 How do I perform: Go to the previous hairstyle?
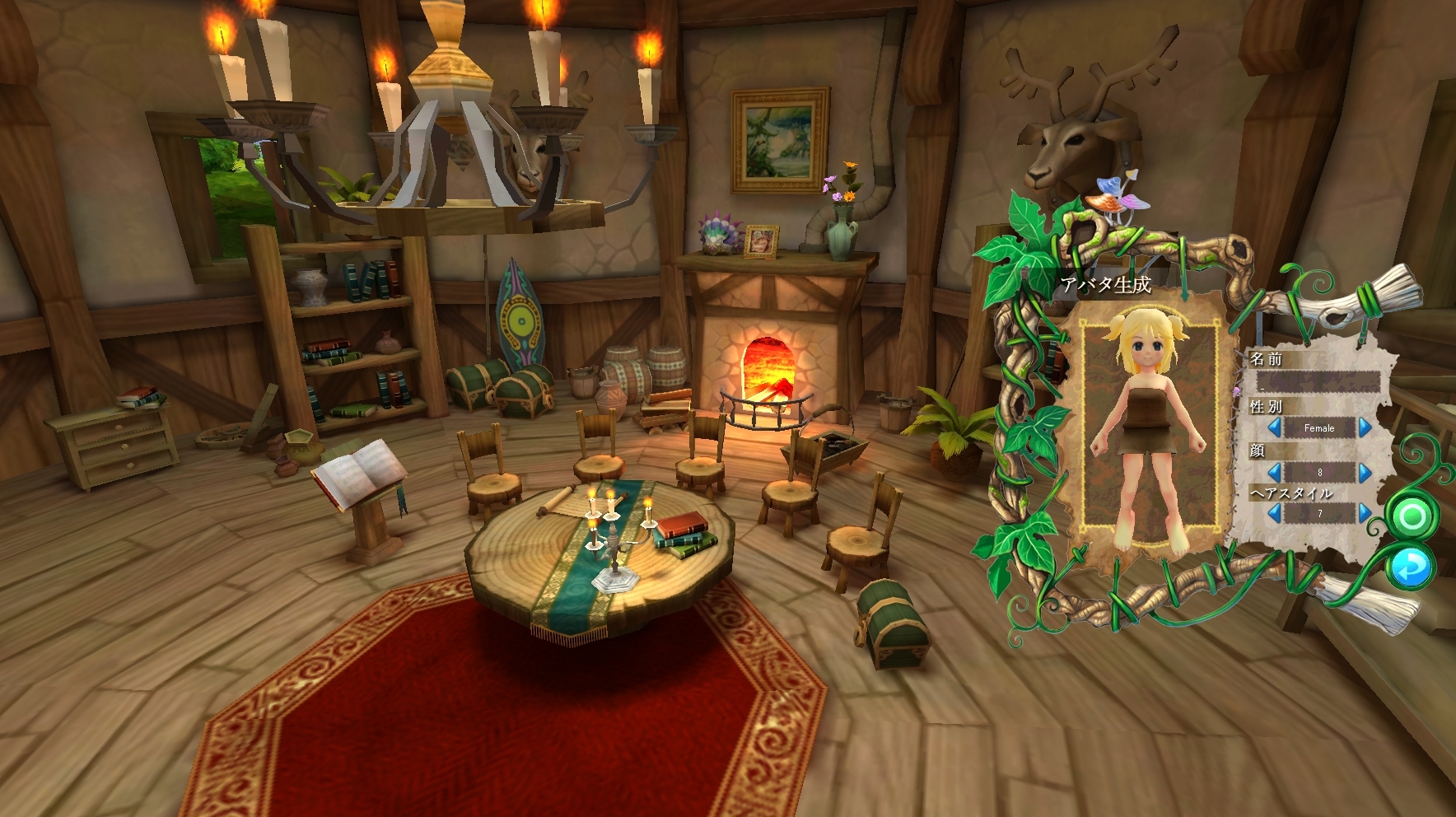pos(1274,513)
